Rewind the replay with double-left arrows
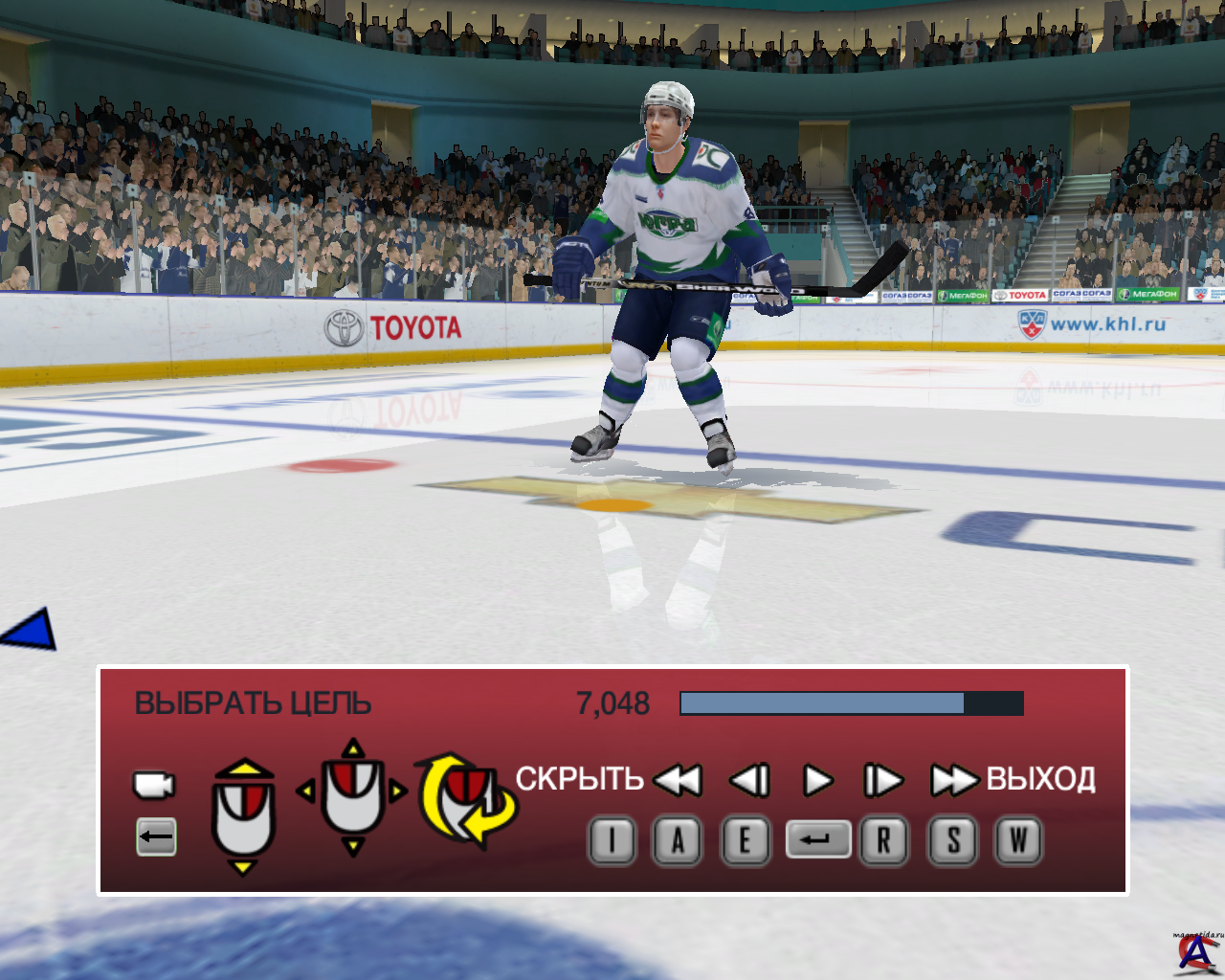 679,781
